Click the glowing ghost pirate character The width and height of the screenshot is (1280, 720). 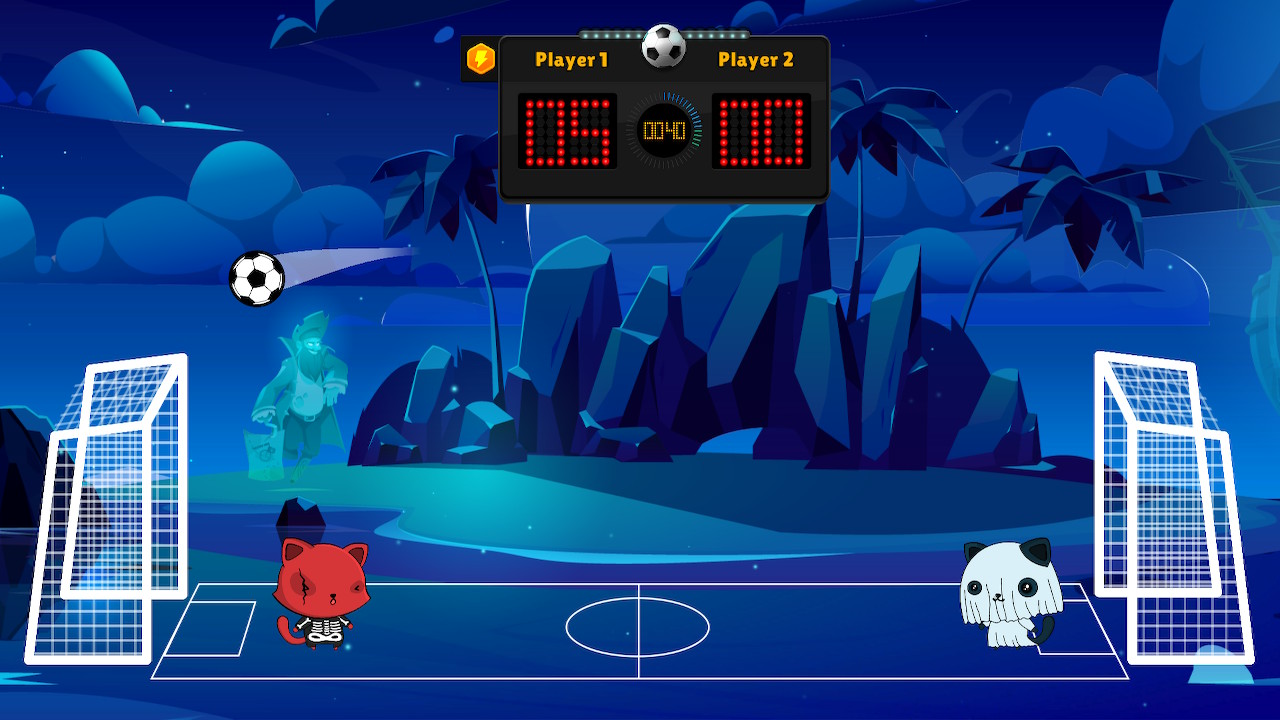310,390
